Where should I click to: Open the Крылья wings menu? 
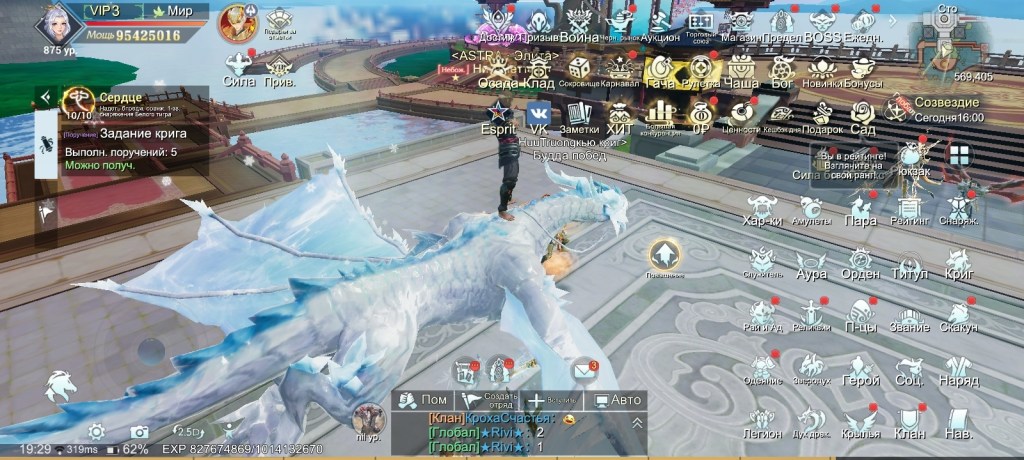(860, 421)
